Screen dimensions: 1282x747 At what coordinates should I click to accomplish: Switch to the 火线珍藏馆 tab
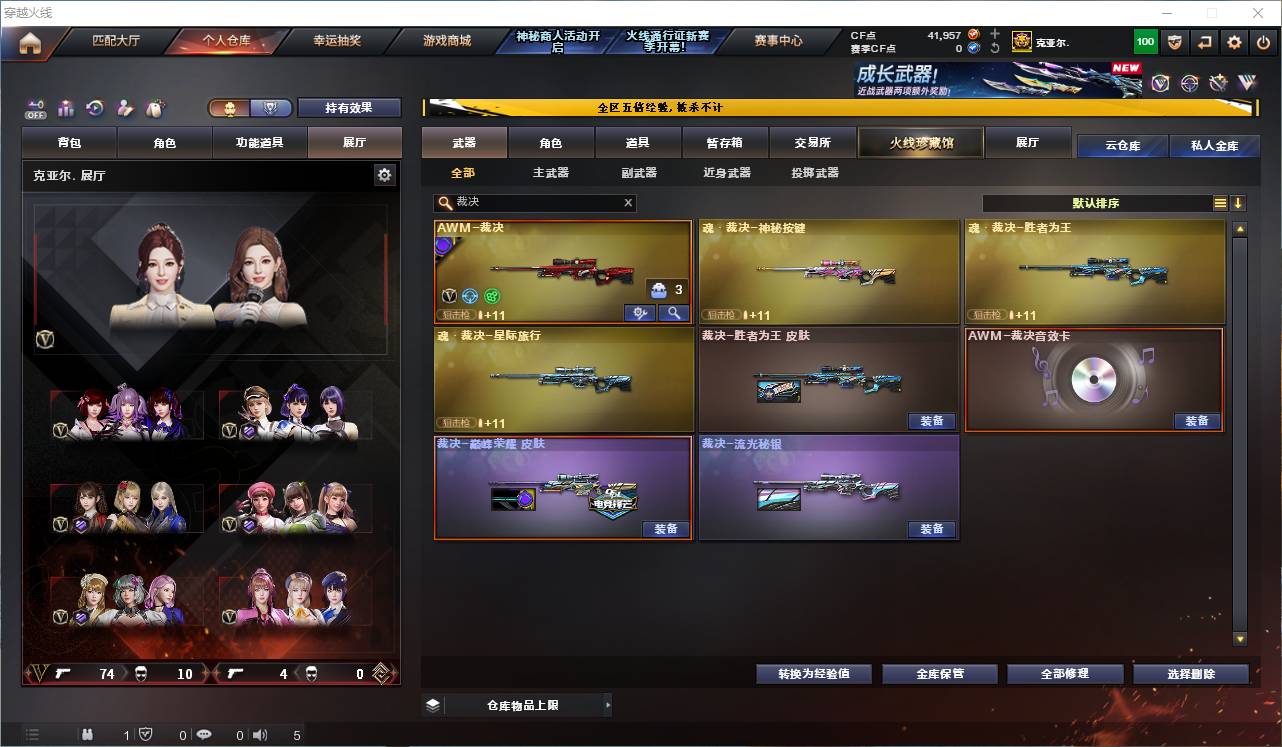tap(918, 142)
